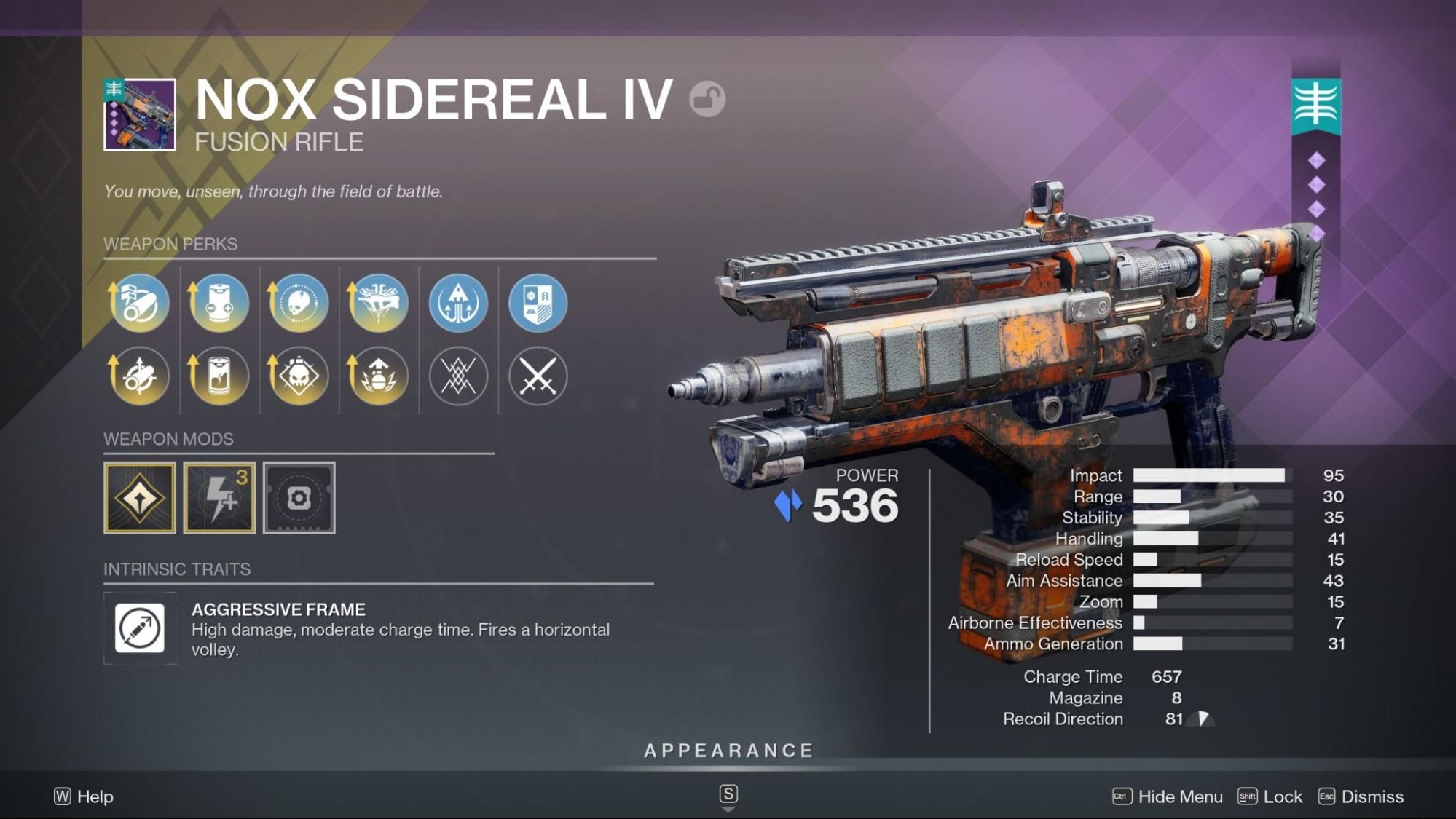Image resolution: width=1456 pixels, height=819 pixels.
Task: Choose the battery plus-minus perk
Action: pos(219,303)
